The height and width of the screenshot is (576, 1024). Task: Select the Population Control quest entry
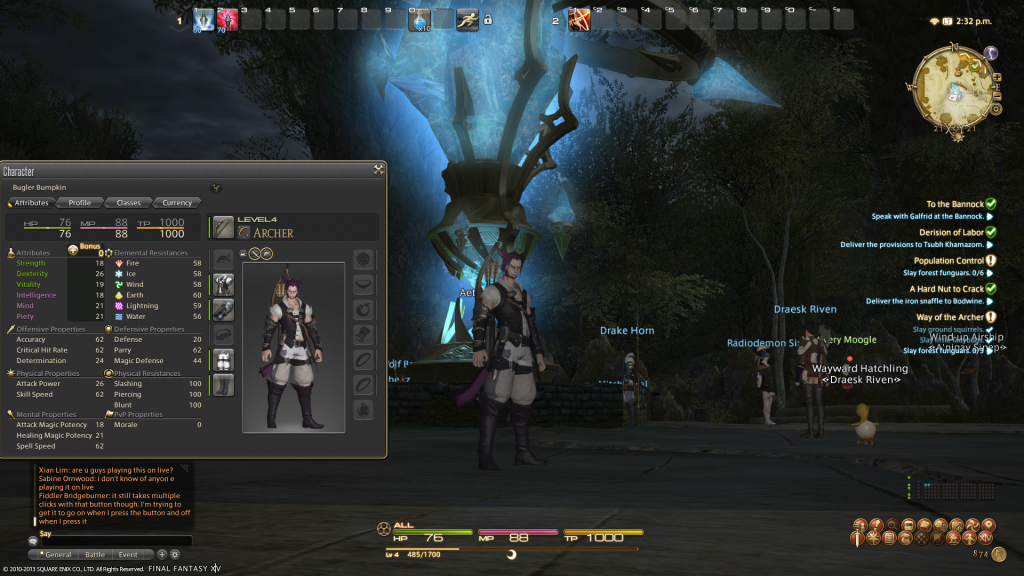[948, 261]
